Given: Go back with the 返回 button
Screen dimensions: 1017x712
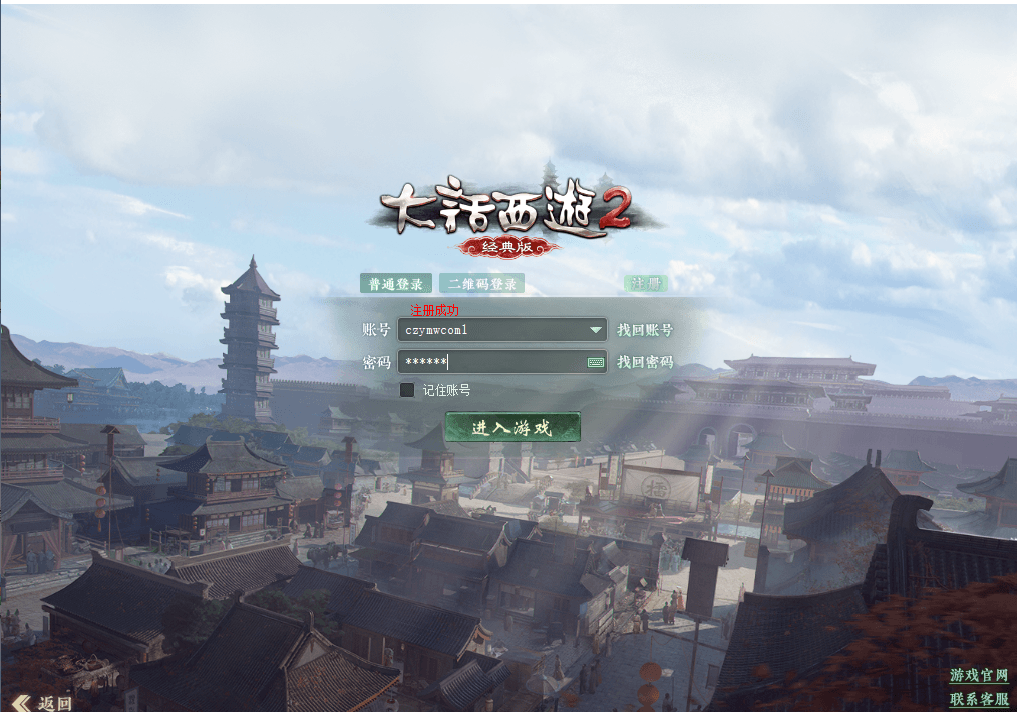Looking at the screenshot, I should [43, 703].
